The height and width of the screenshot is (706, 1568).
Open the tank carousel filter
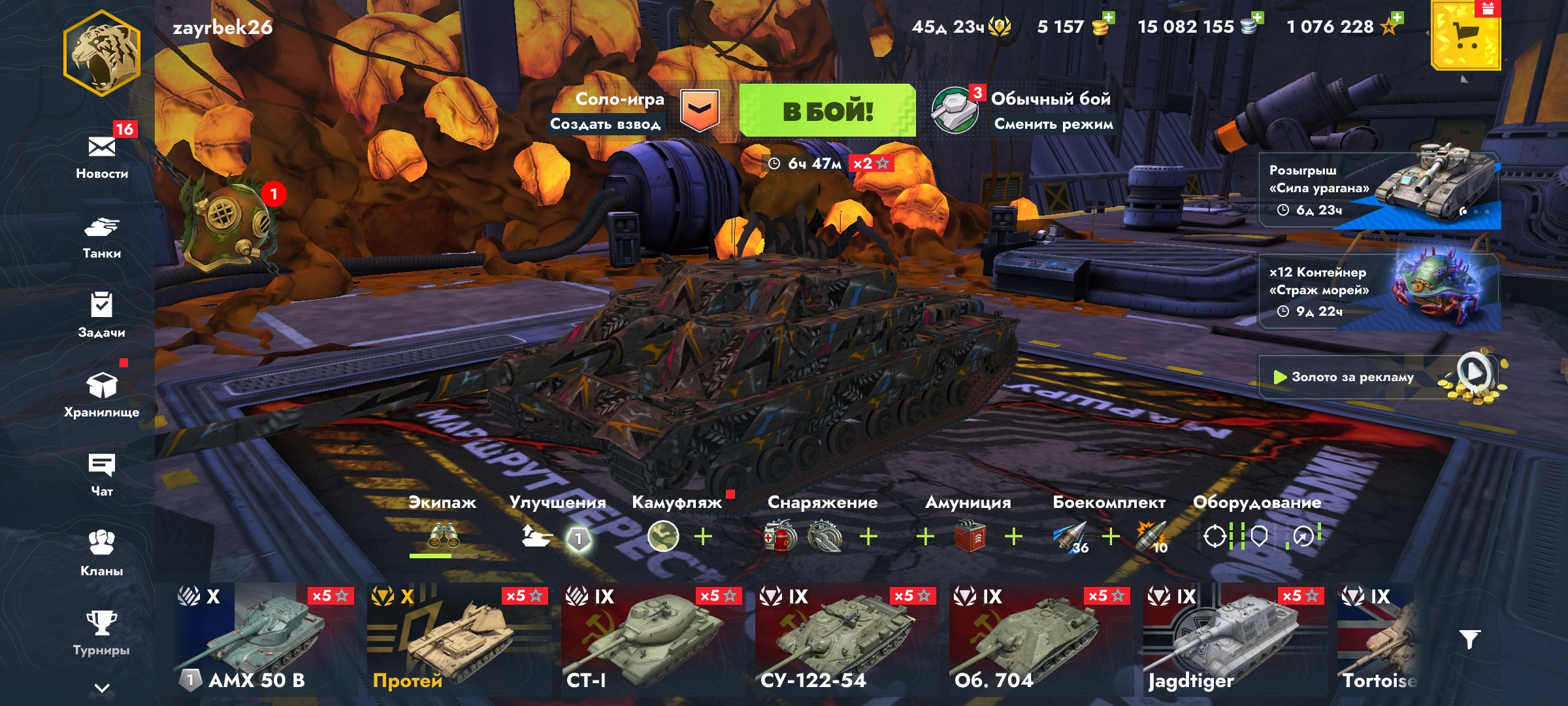tap(1469, 639)
